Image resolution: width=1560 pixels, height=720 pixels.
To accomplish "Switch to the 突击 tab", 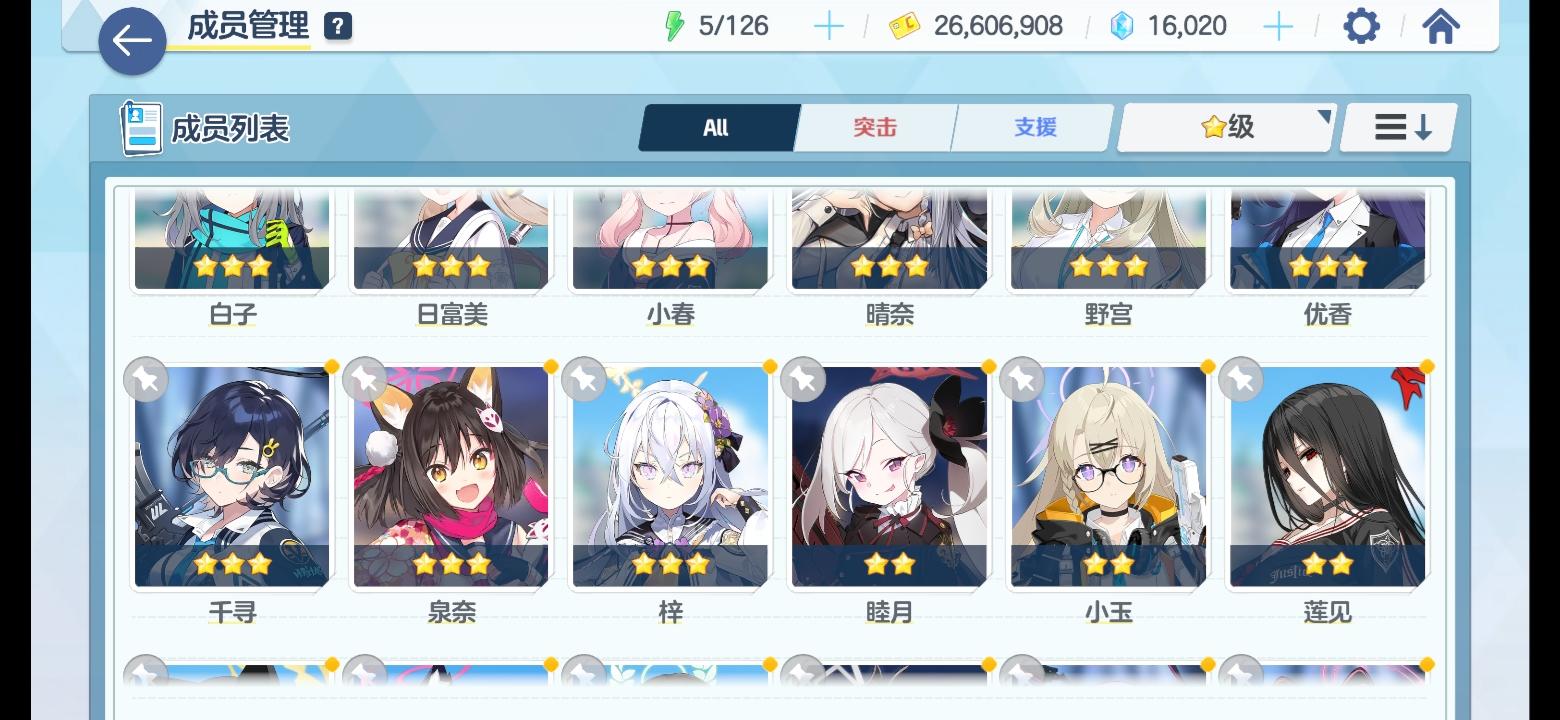I will click(874, 127).
